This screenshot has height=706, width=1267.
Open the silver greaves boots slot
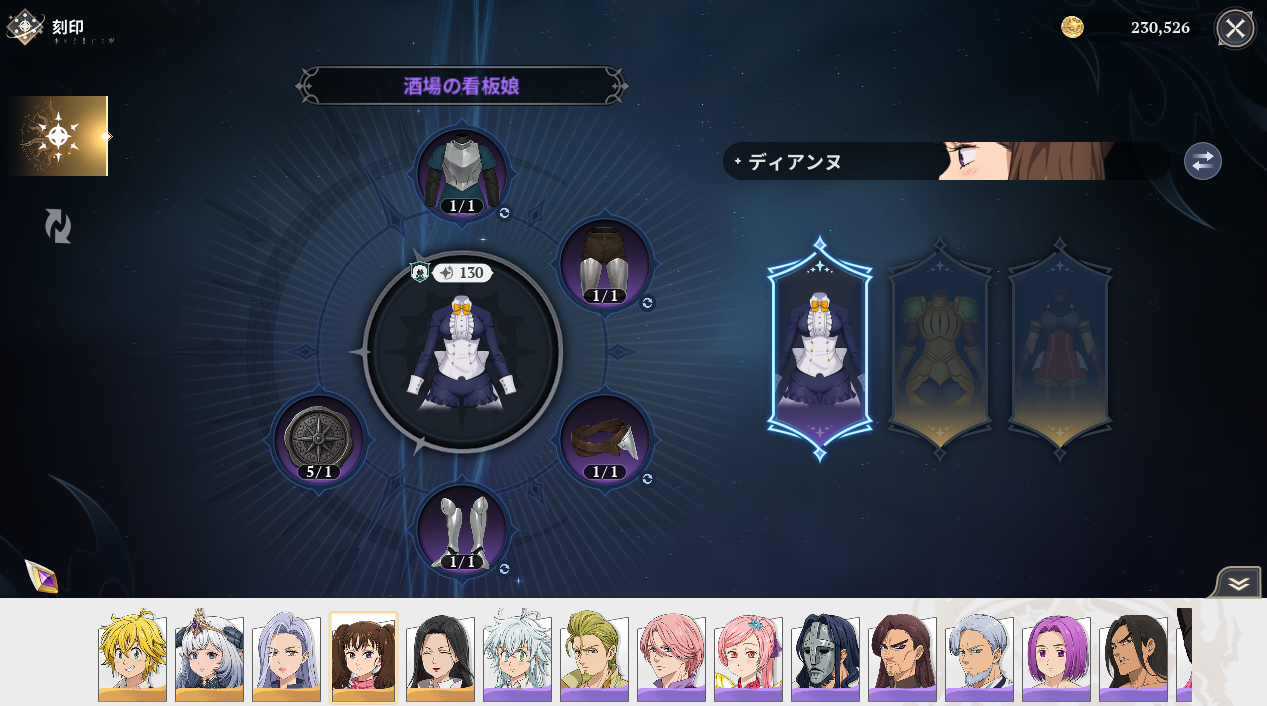pos(462,530)
